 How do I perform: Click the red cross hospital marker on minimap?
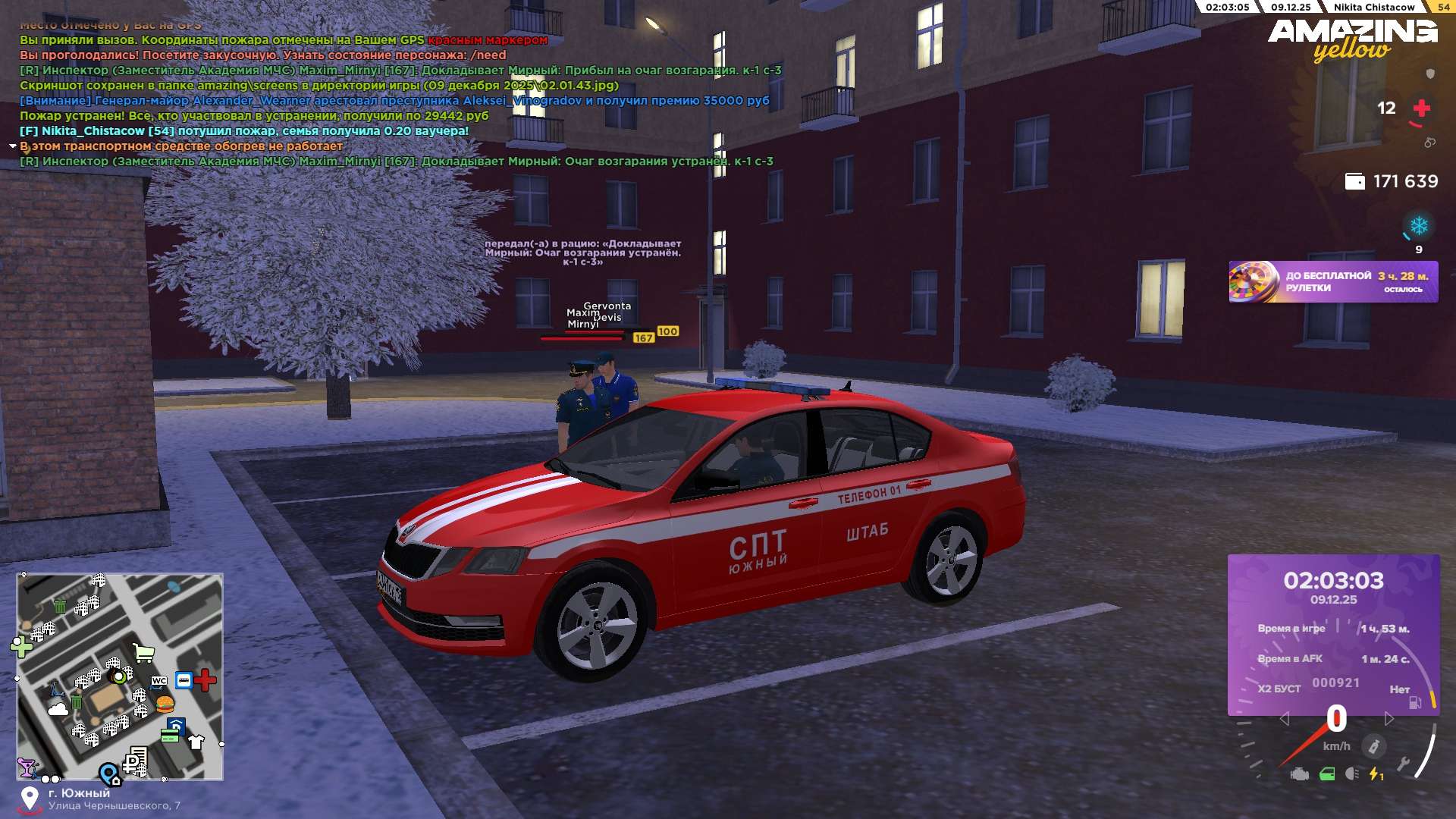click(x=205, y=680)
